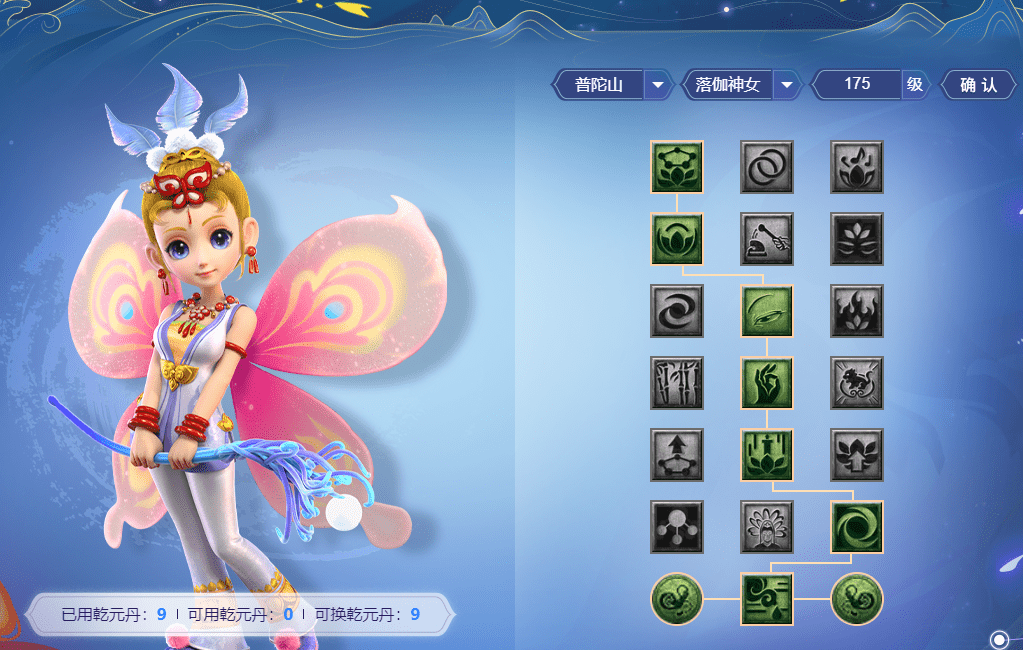Click the white circle button in the corner
The image size is (1023, 650).
point(999,639)
